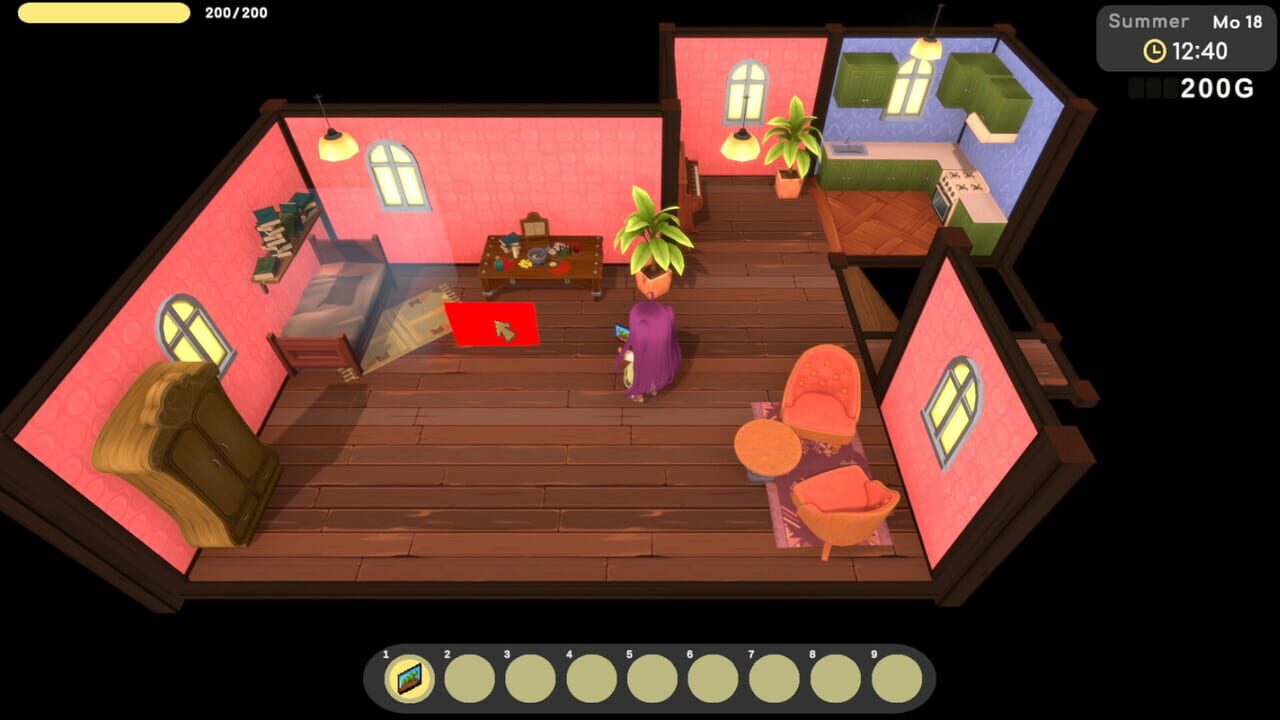
Task: Click the orange armchair near the rug
Action: pyautogui.click(x=822, y=390)
